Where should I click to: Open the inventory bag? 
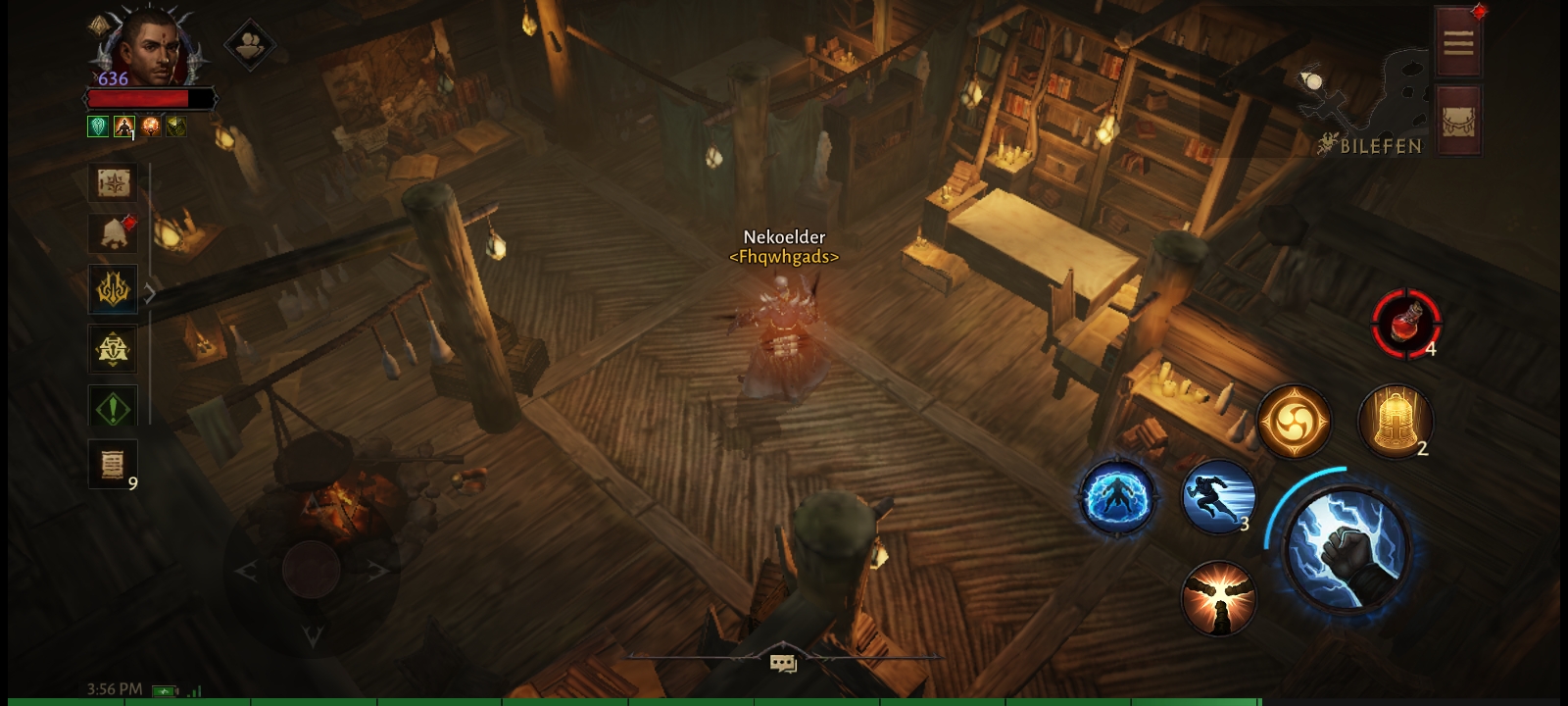(x=1457, y=121)
